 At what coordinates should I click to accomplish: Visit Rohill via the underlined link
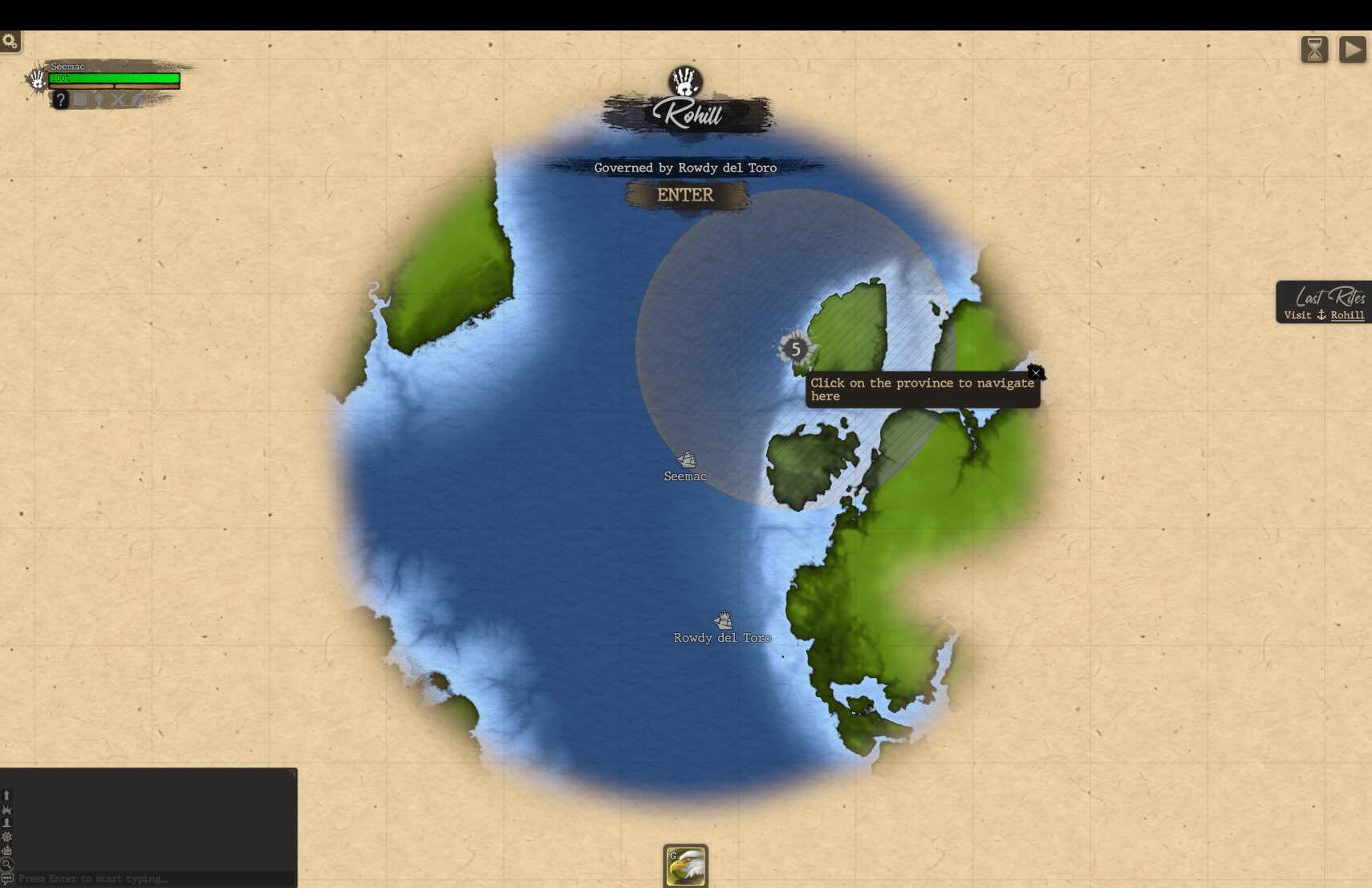click(x=1346, y=315)
